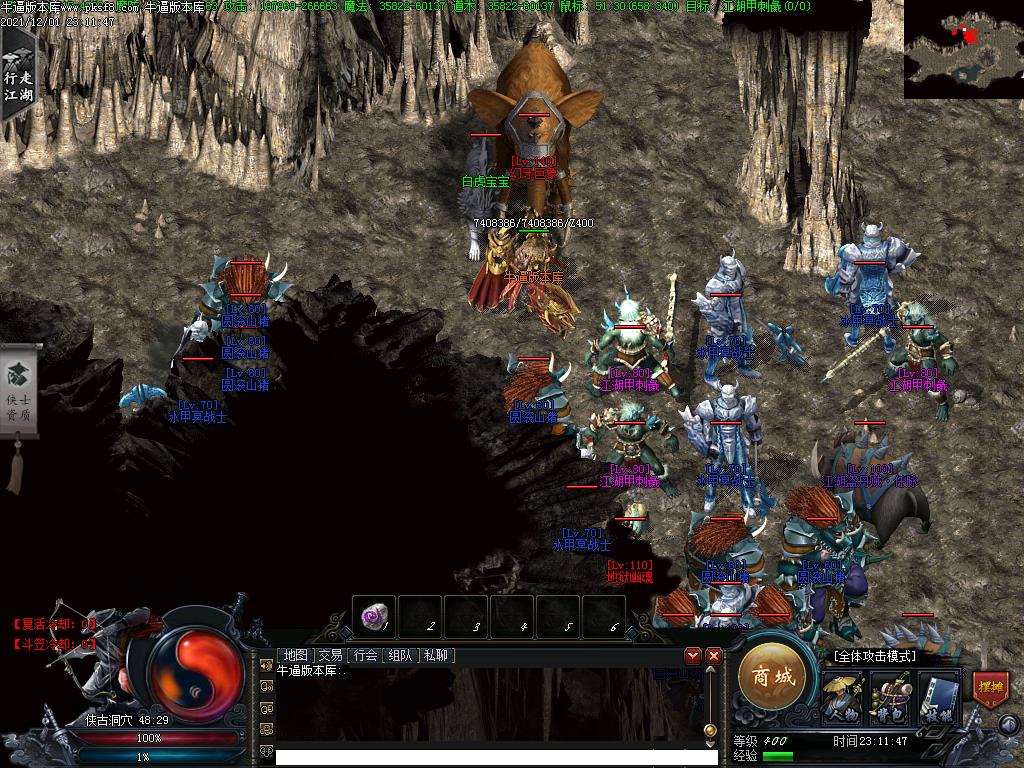Switch to the 行会 guild chat tab
The width and height of the screenshot is (1024, 768).
[x=366, y=656]
